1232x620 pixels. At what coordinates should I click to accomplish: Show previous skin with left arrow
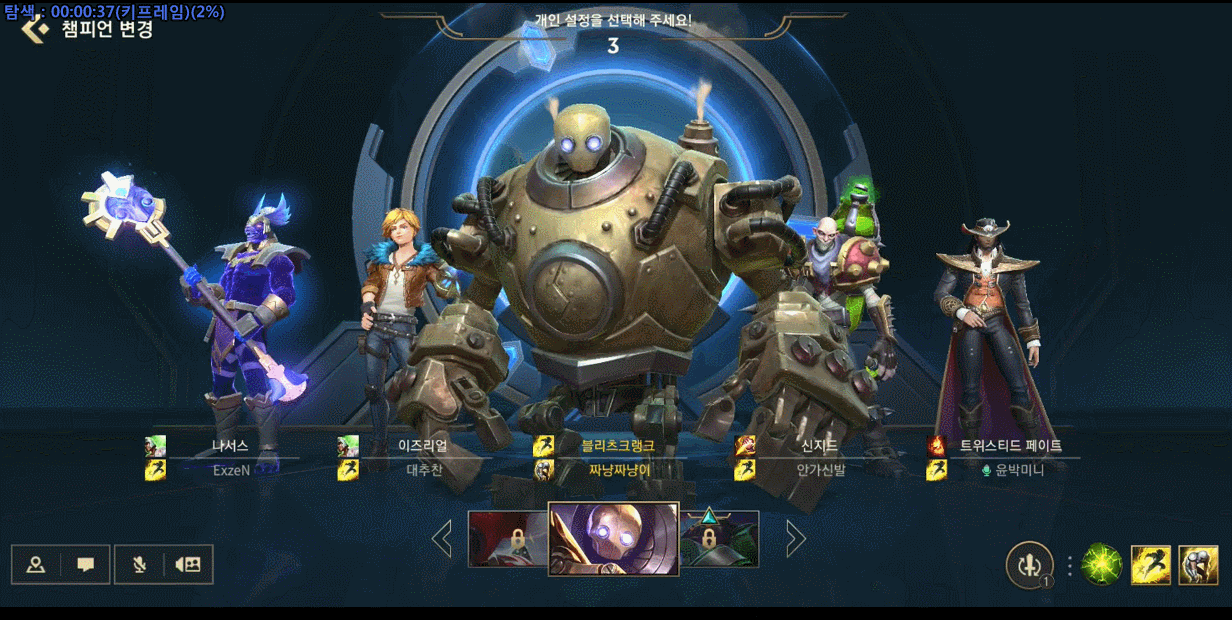point(441,539)
